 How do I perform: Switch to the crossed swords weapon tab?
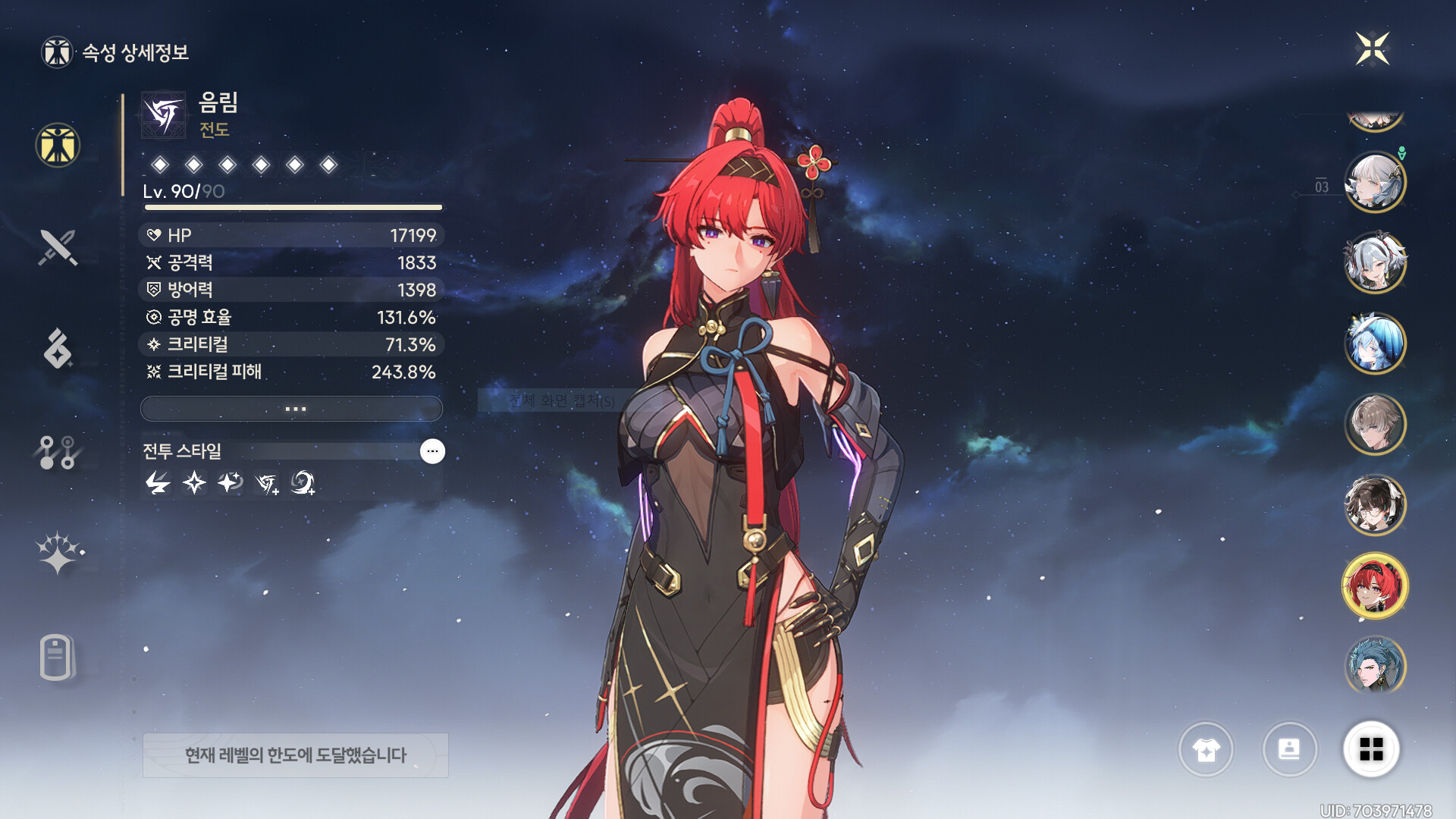(58, 247)
